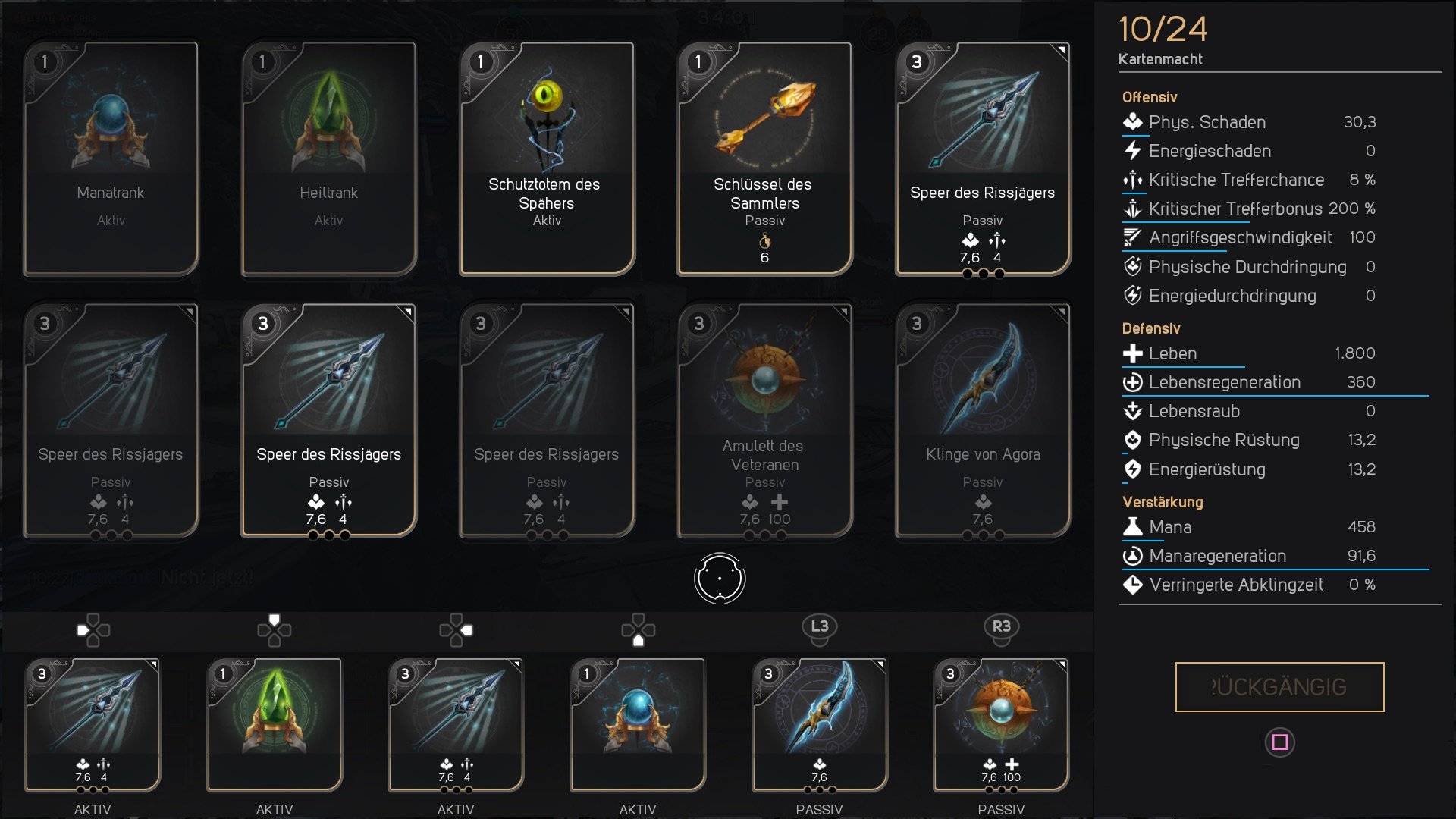Click the Kritische Trefferchance icon
The image size is (1456, 819).
(1133, 180)
